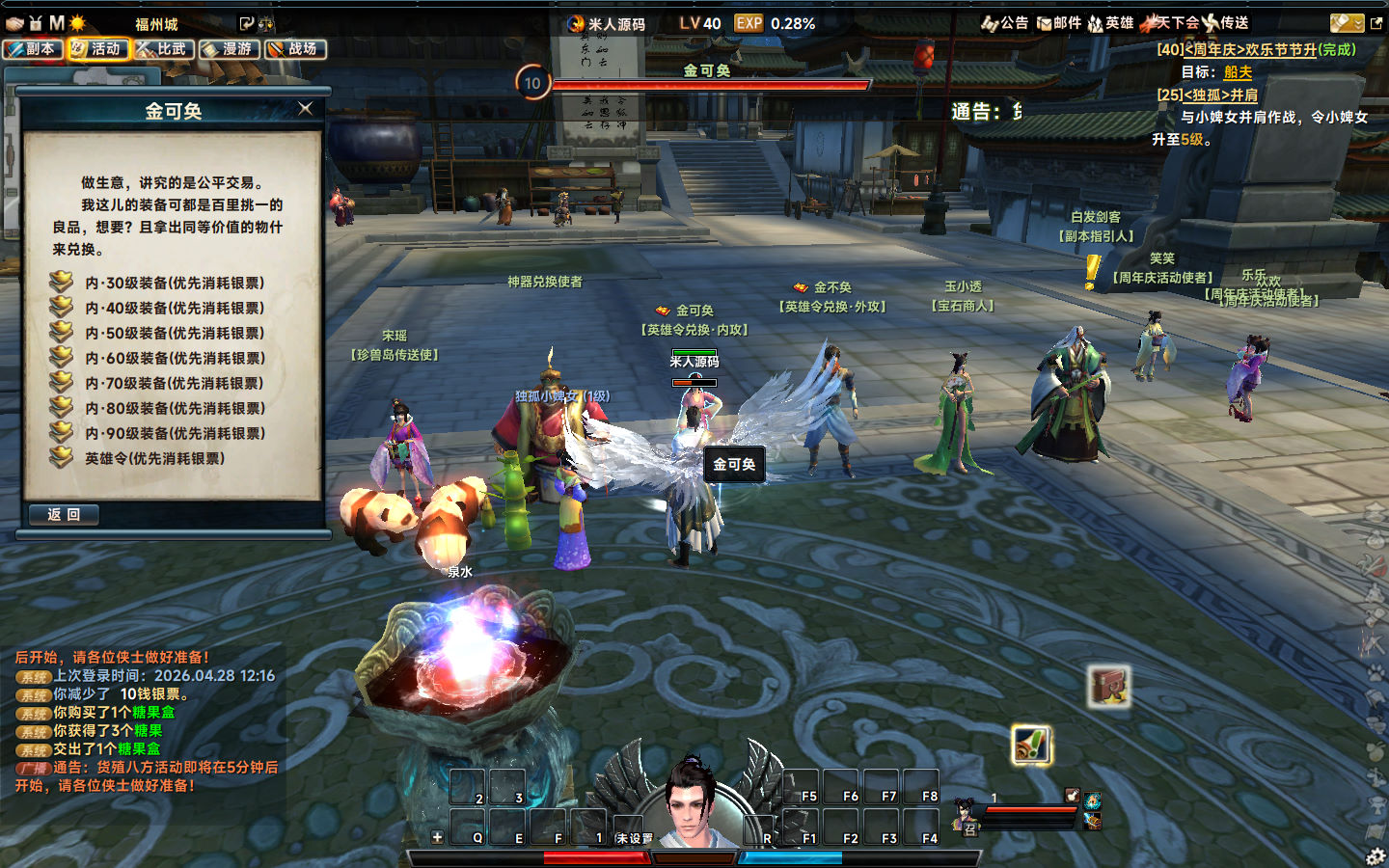The height and width of the screenshot is (868, 1389).
Task: Open the 英雄 hero panel
Action: click(1110, 23)
